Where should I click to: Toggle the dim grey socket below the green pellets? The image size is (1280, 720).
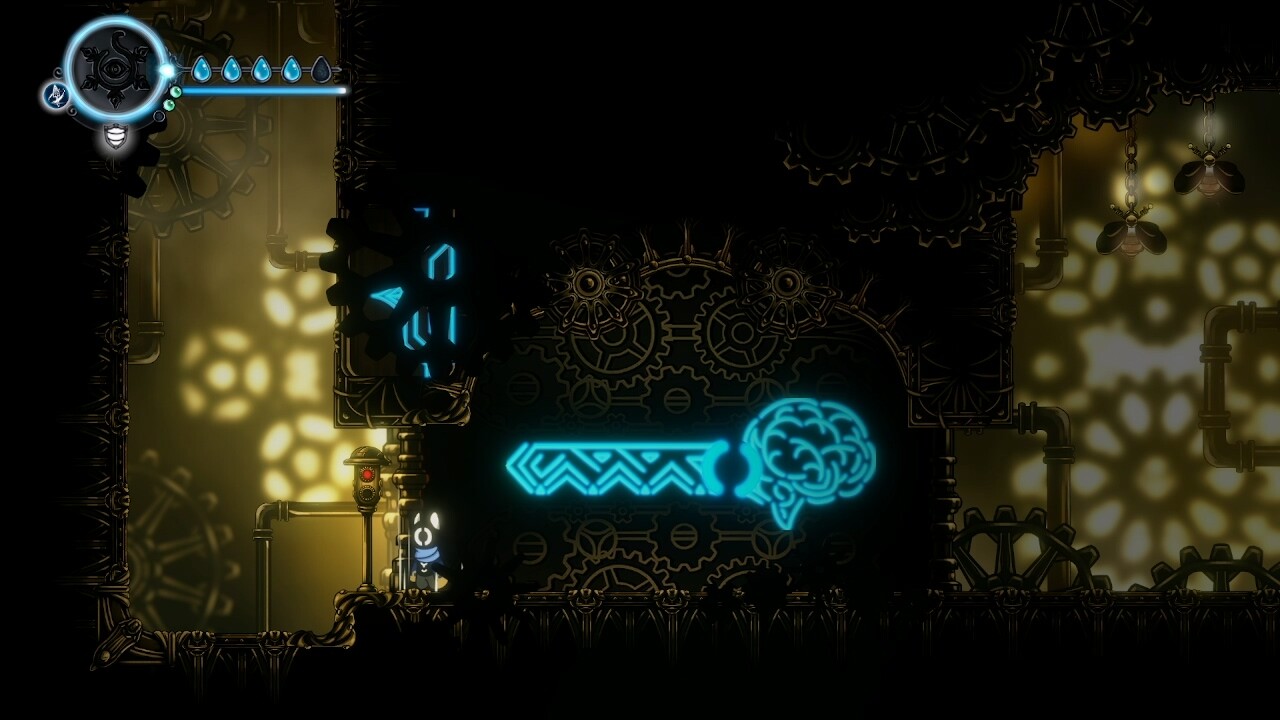click(x=159, y=116)
